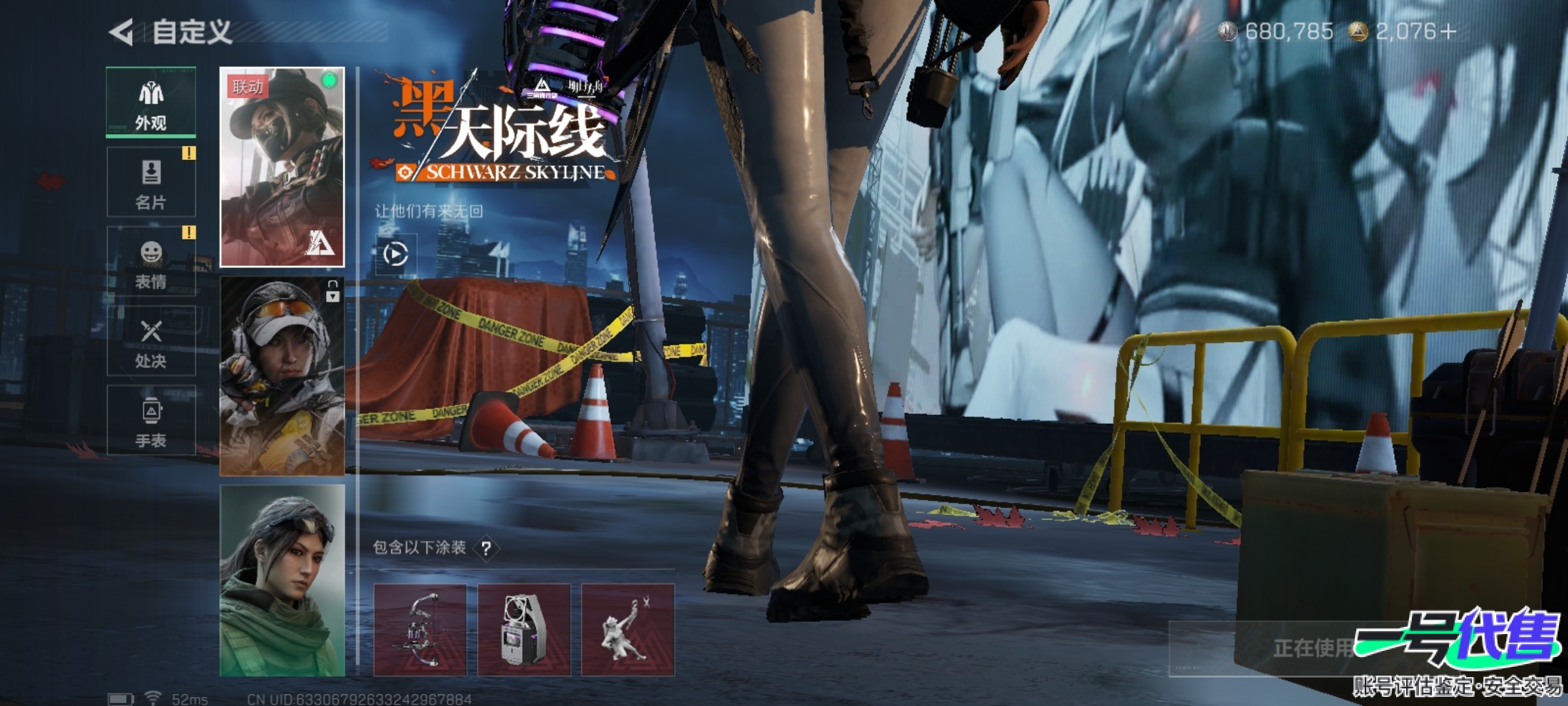
Task: Play the skin preview video
Action: click(x=395, y=254)
